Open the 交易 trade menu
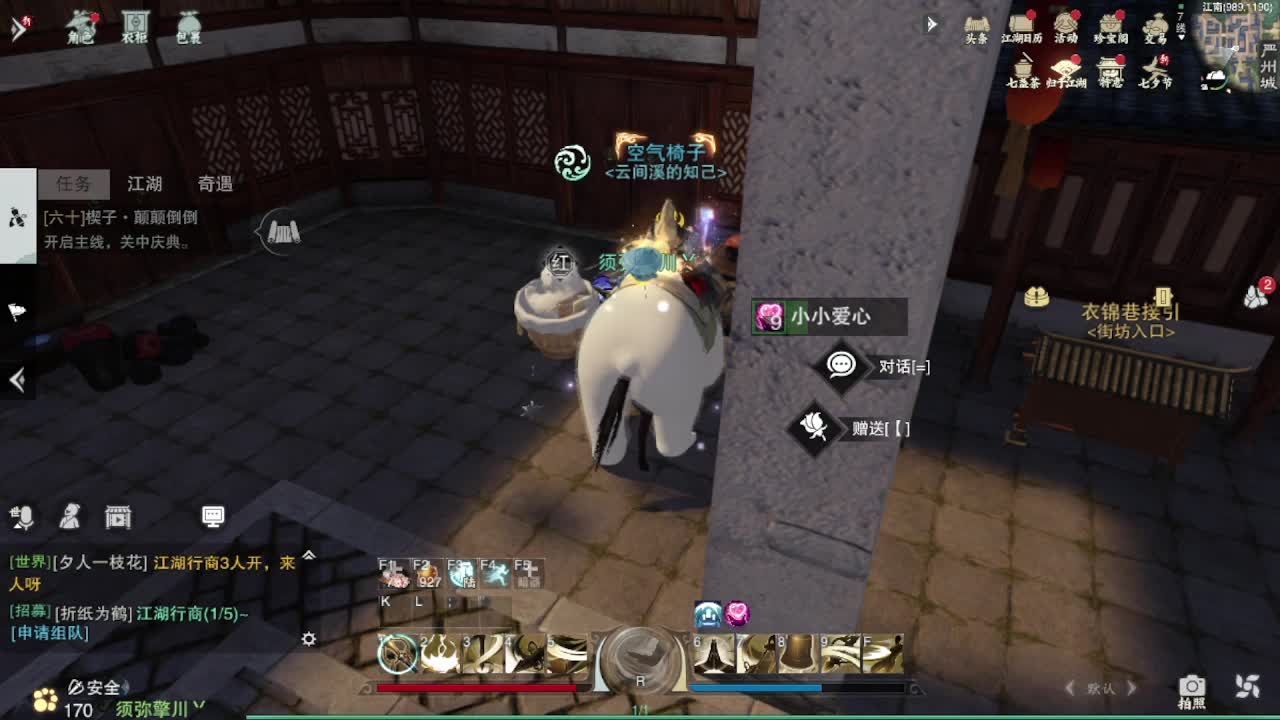This screenshot has height=720, width=1280. [x=1156, y=27]
